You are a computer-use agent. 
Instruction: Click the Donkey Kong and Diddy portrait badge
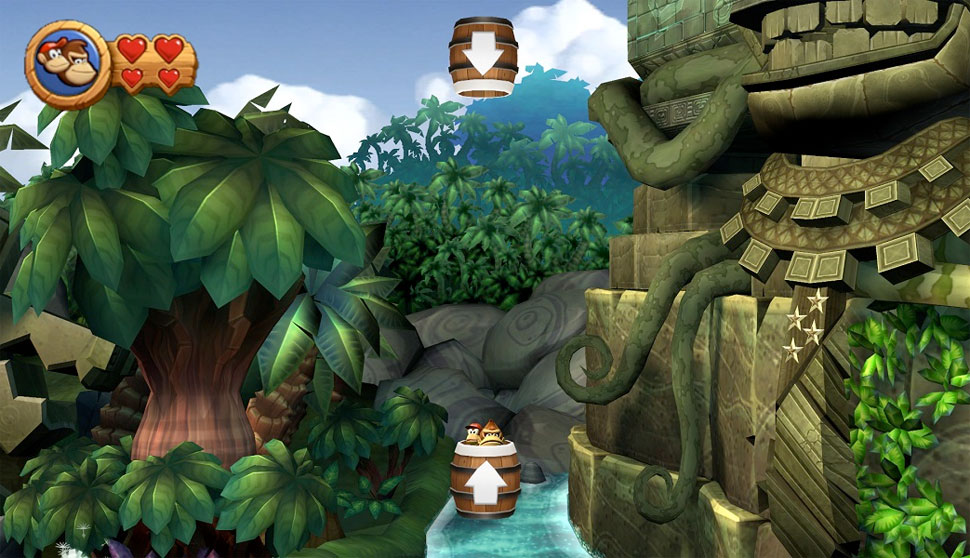67,64
